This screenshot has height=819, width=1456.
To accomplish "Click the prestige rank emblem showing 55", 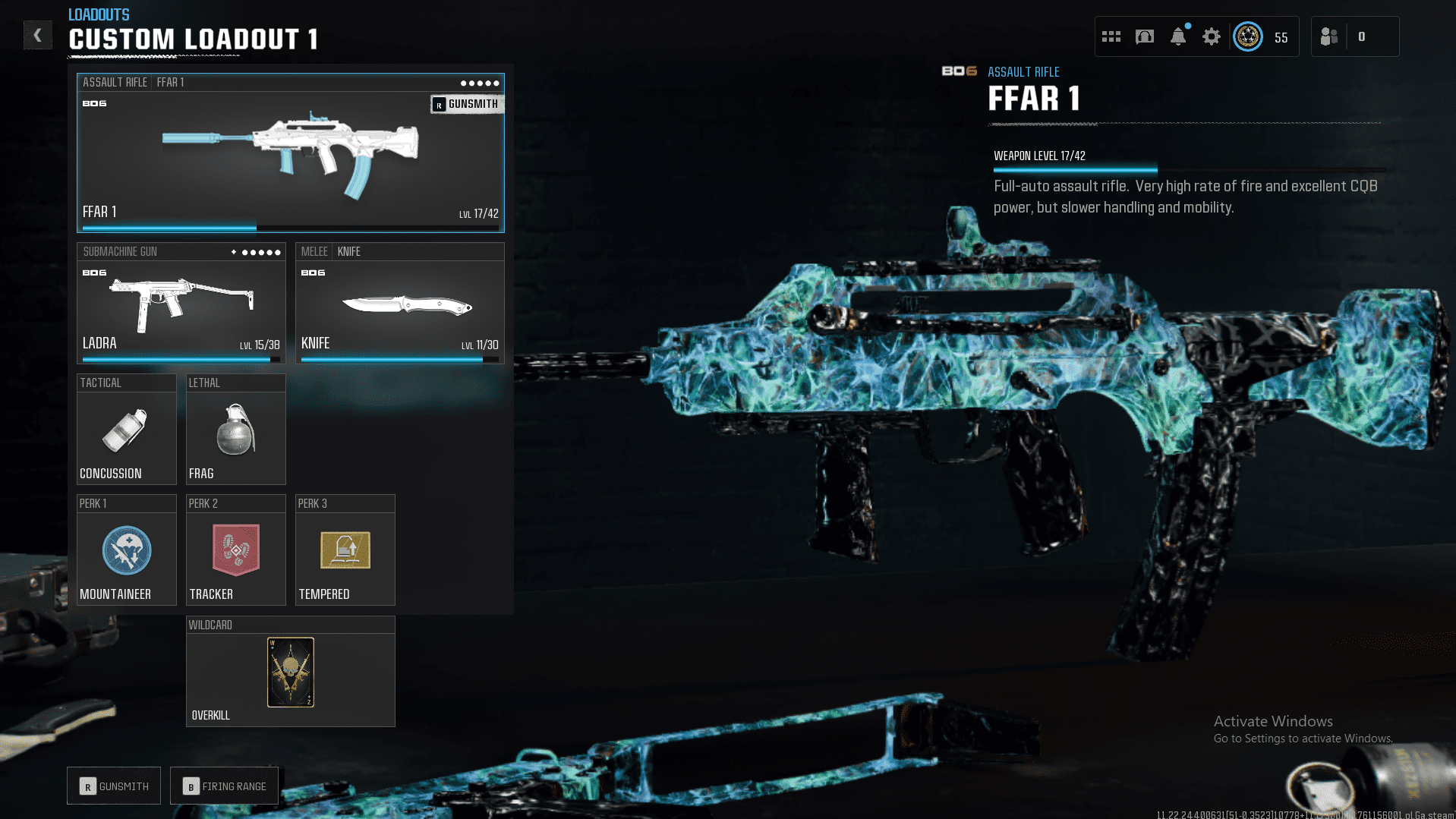I will coord(1248,36).
